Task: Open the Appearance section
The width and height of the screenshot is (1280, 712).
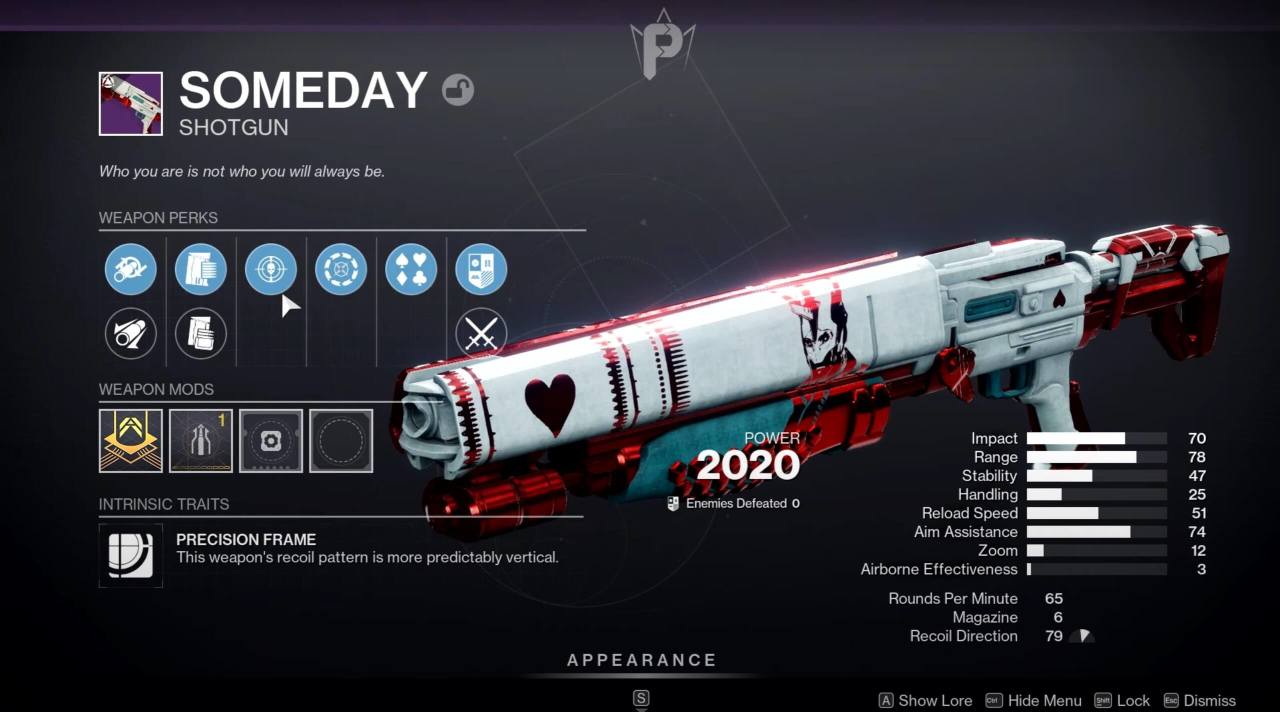Action: (x=641, y=661)
